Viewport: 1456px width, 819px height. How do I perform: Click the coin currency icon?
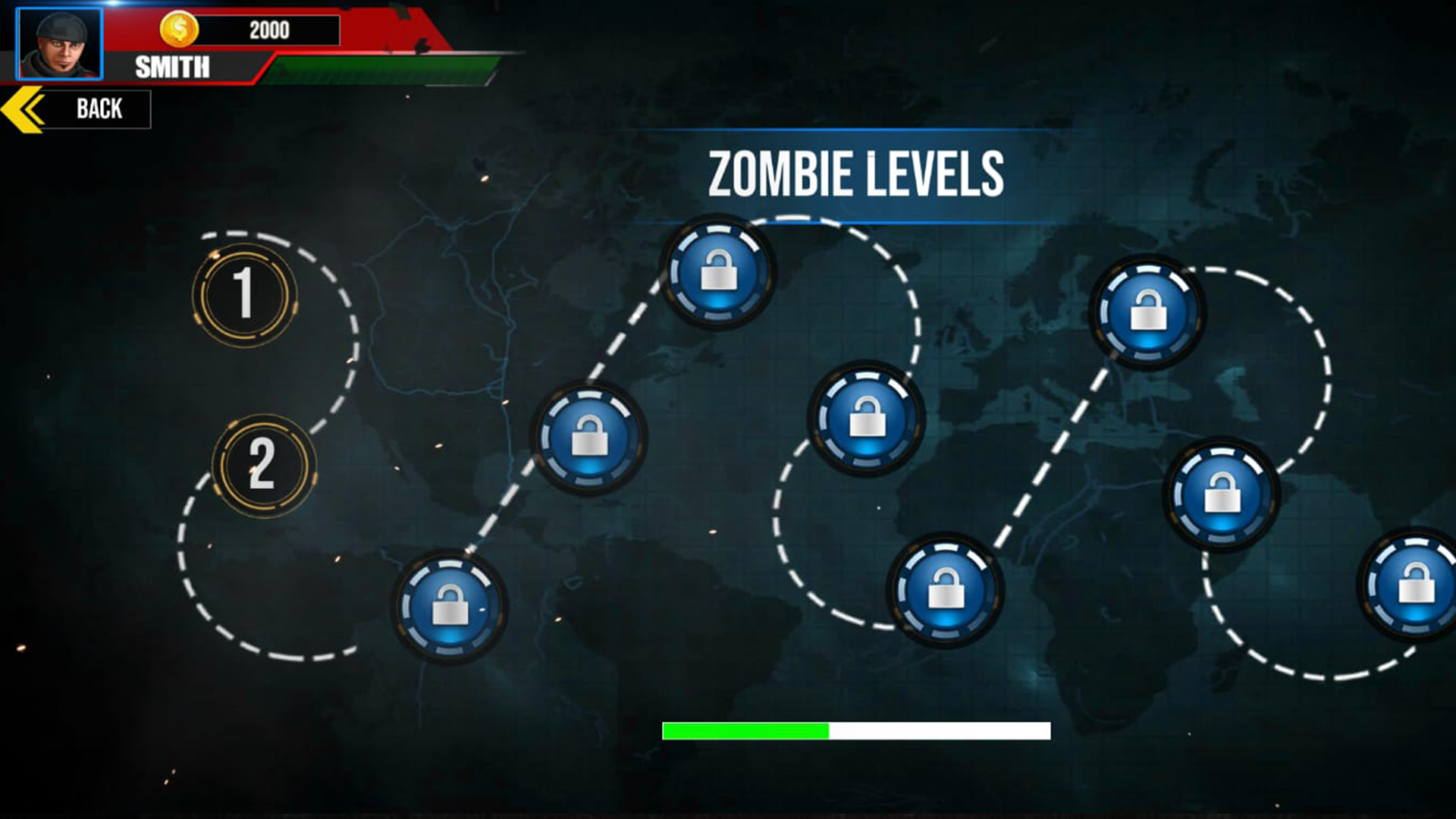coord(180,30)
